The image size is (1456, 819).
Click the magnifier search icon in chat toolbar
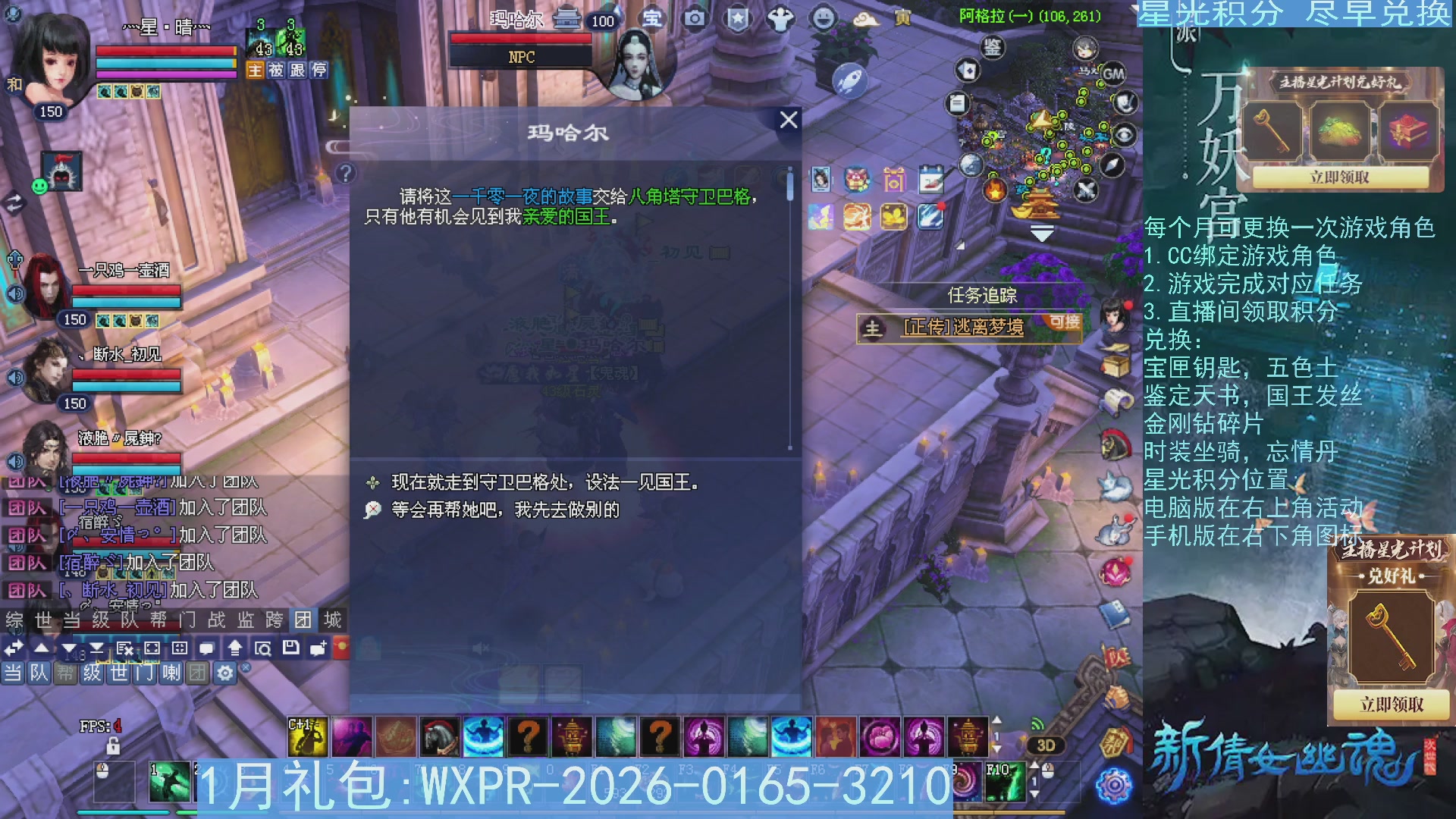pyautogui.click(x=265, y=649)
